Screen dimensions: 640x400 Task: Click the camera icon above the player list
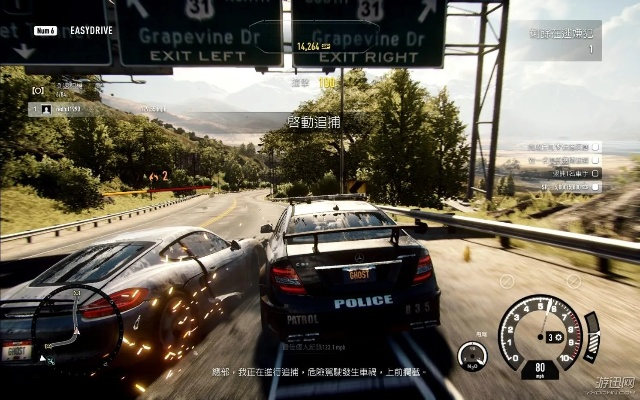(38, 90)
